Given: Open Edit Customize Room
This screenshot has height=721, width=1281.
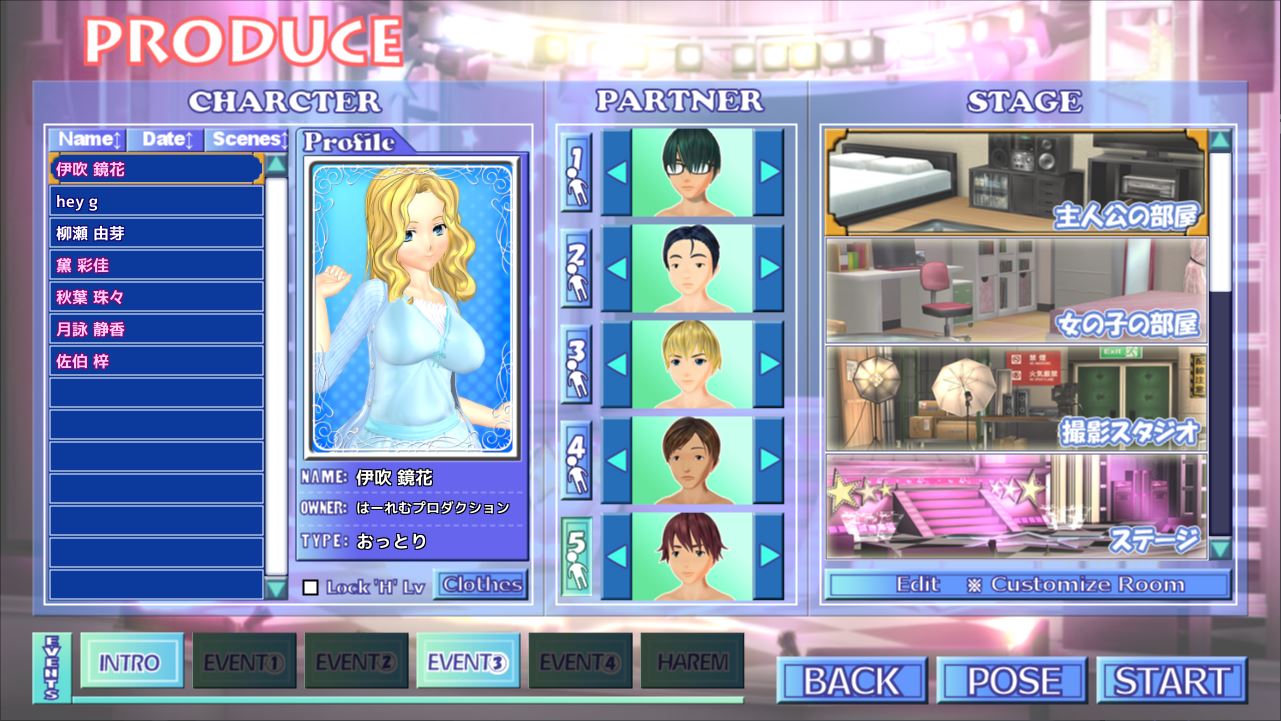Looking at the screenshot, I should click(1027, 585).
